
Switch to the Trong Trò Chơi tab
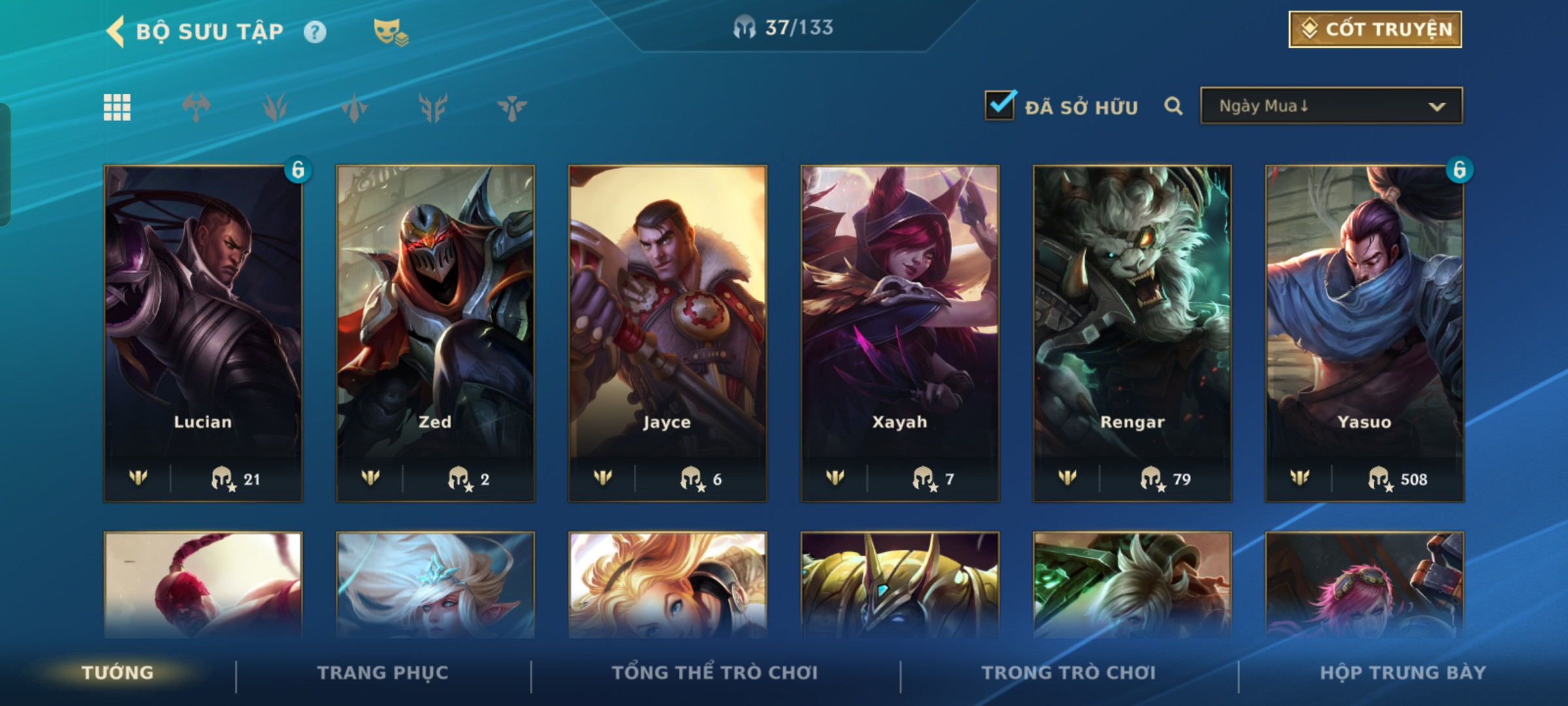(1069, 673)
